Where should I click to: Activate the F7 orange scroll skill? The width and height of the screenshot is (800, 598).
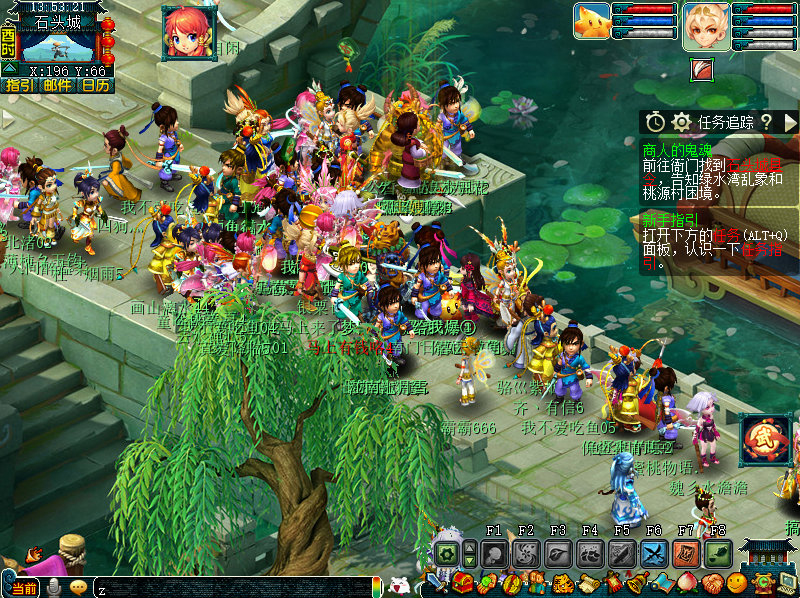686,554
